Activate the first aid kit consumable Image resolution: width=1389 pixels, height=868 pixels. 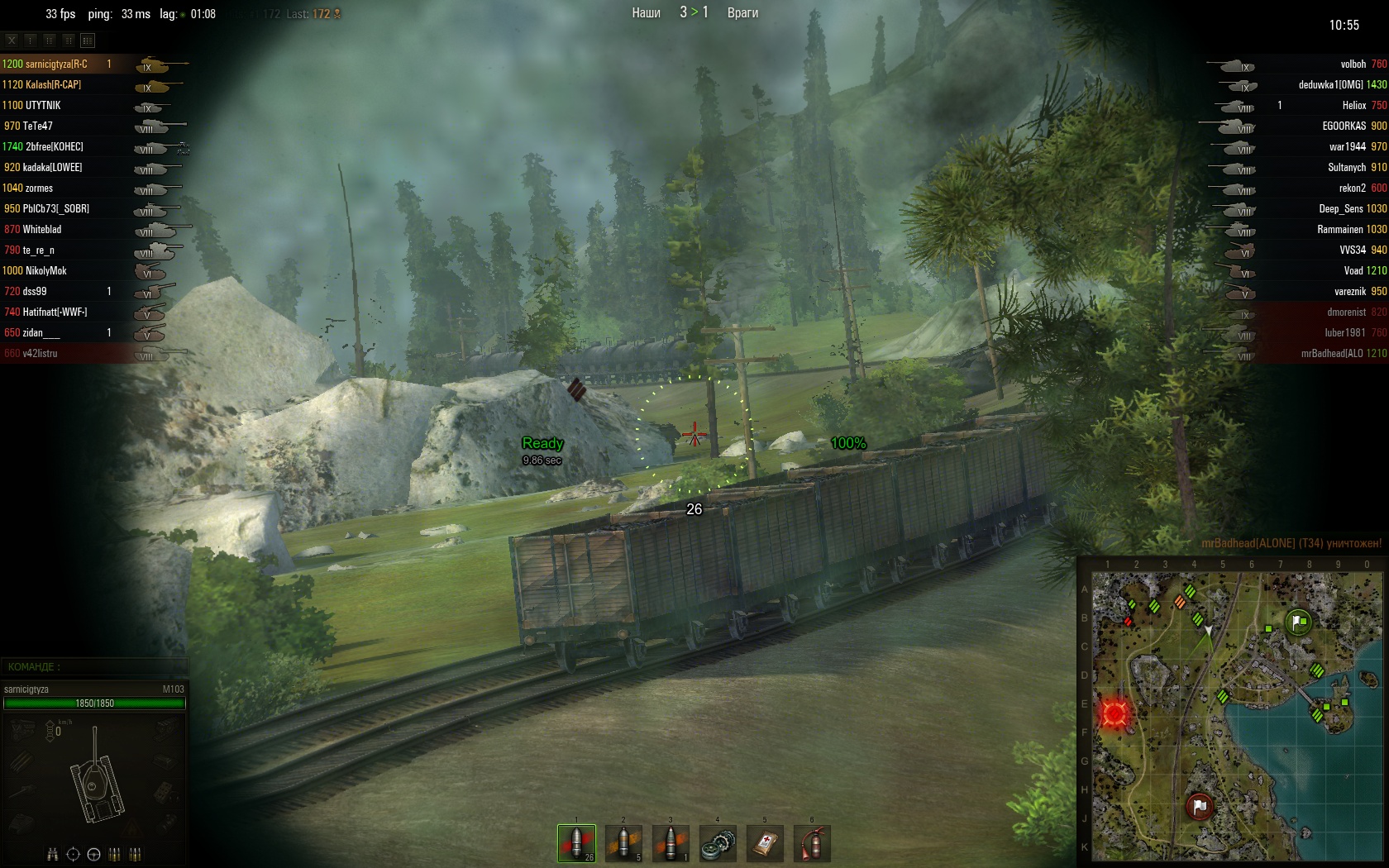tap(765, 843)
